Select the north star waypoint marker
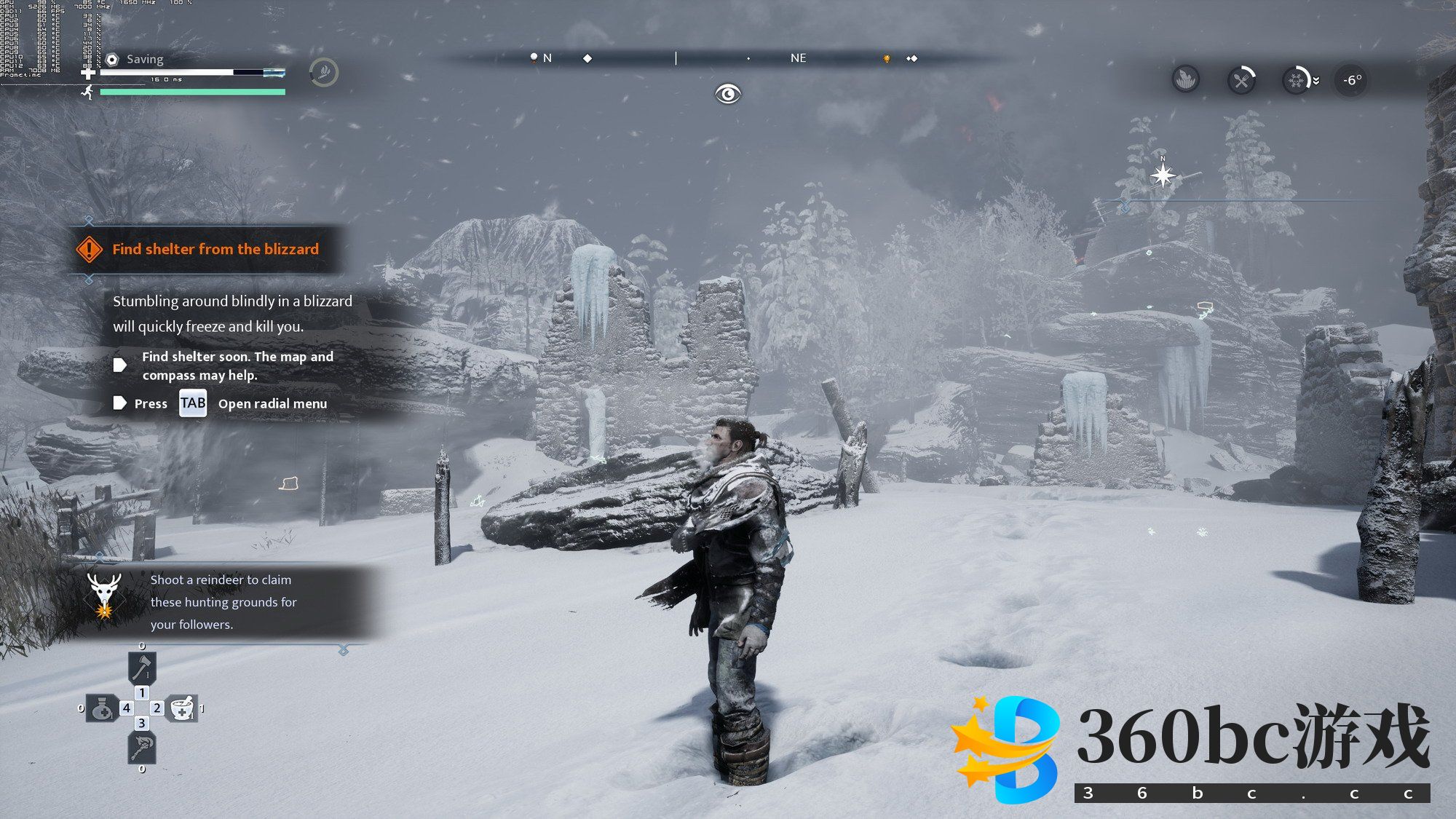This screenshot has width=1456, height=819. (1163, 175)
